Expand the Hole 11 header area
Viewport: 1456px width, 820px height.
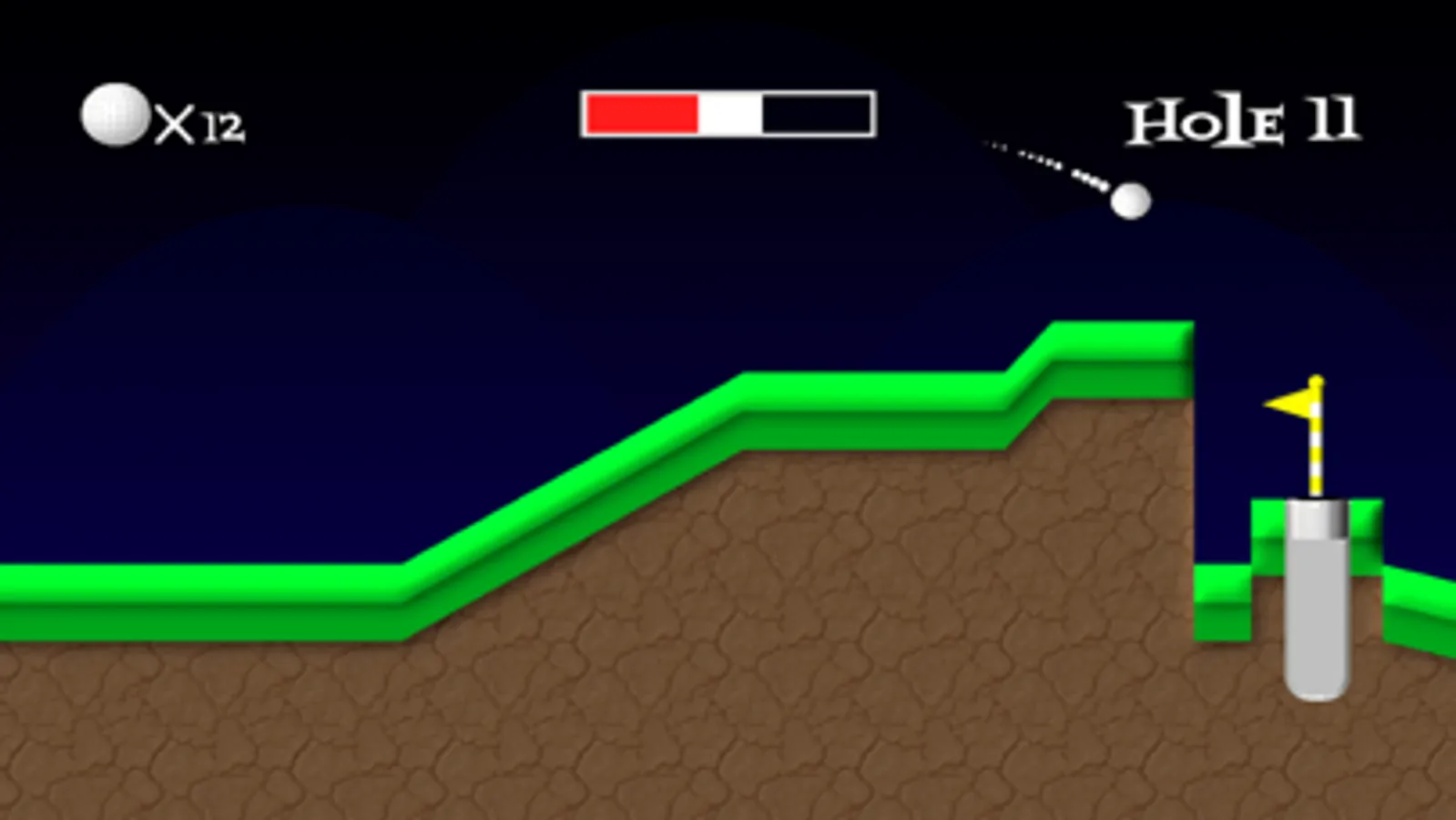[1243, 117]
